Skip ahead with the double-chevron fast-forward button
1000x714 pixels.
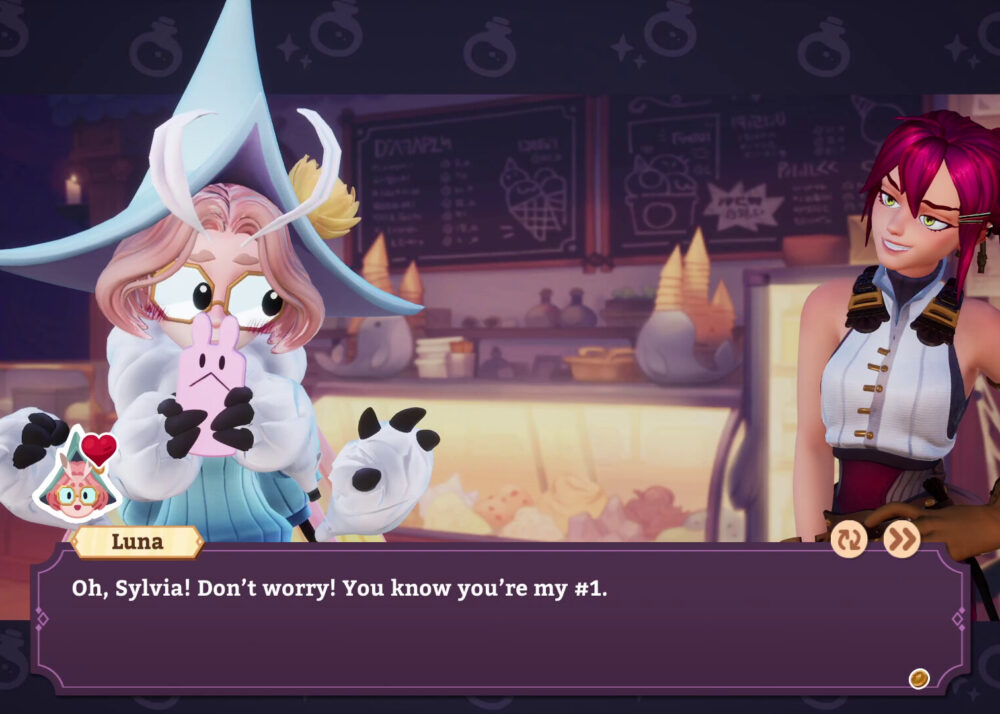coord(901,539)
